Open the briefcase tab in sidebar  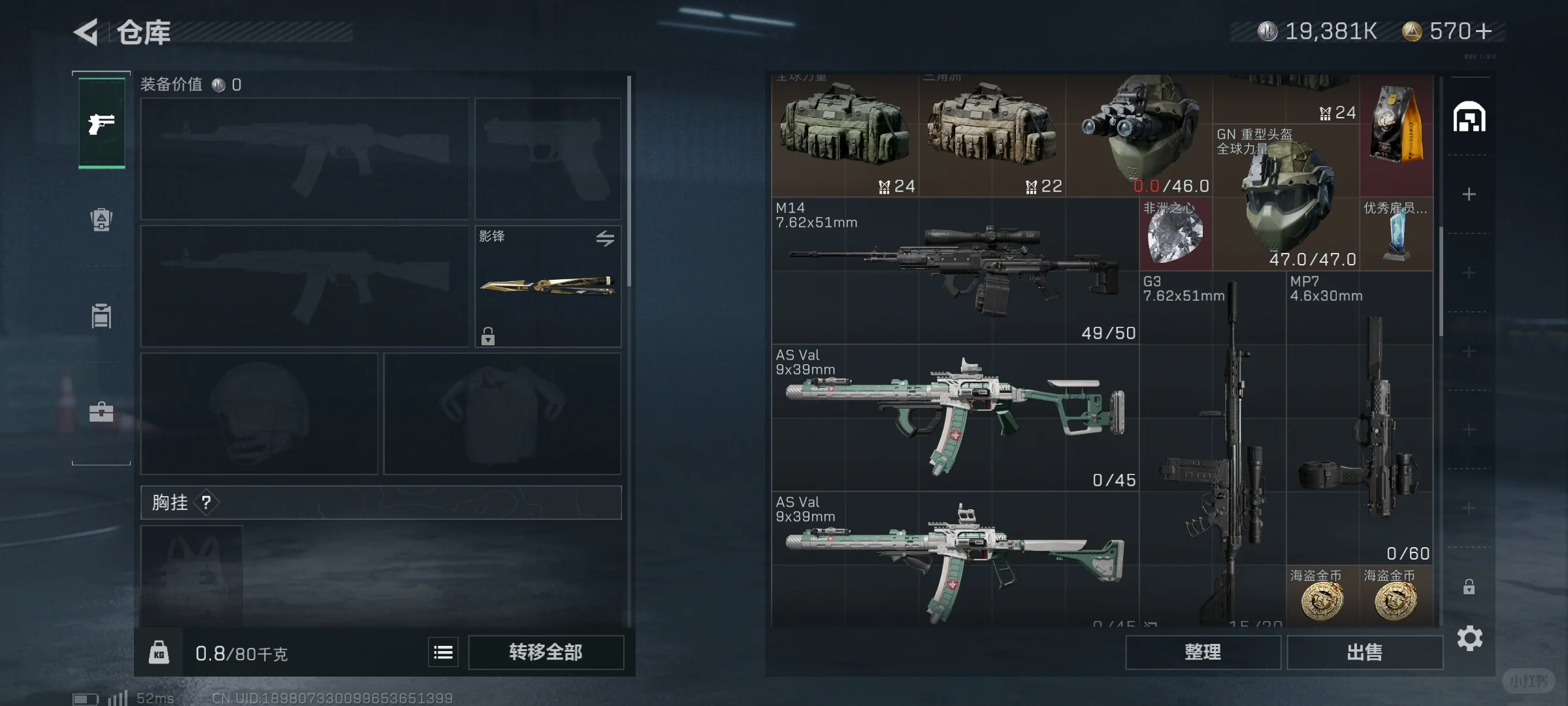coord(101,412)
